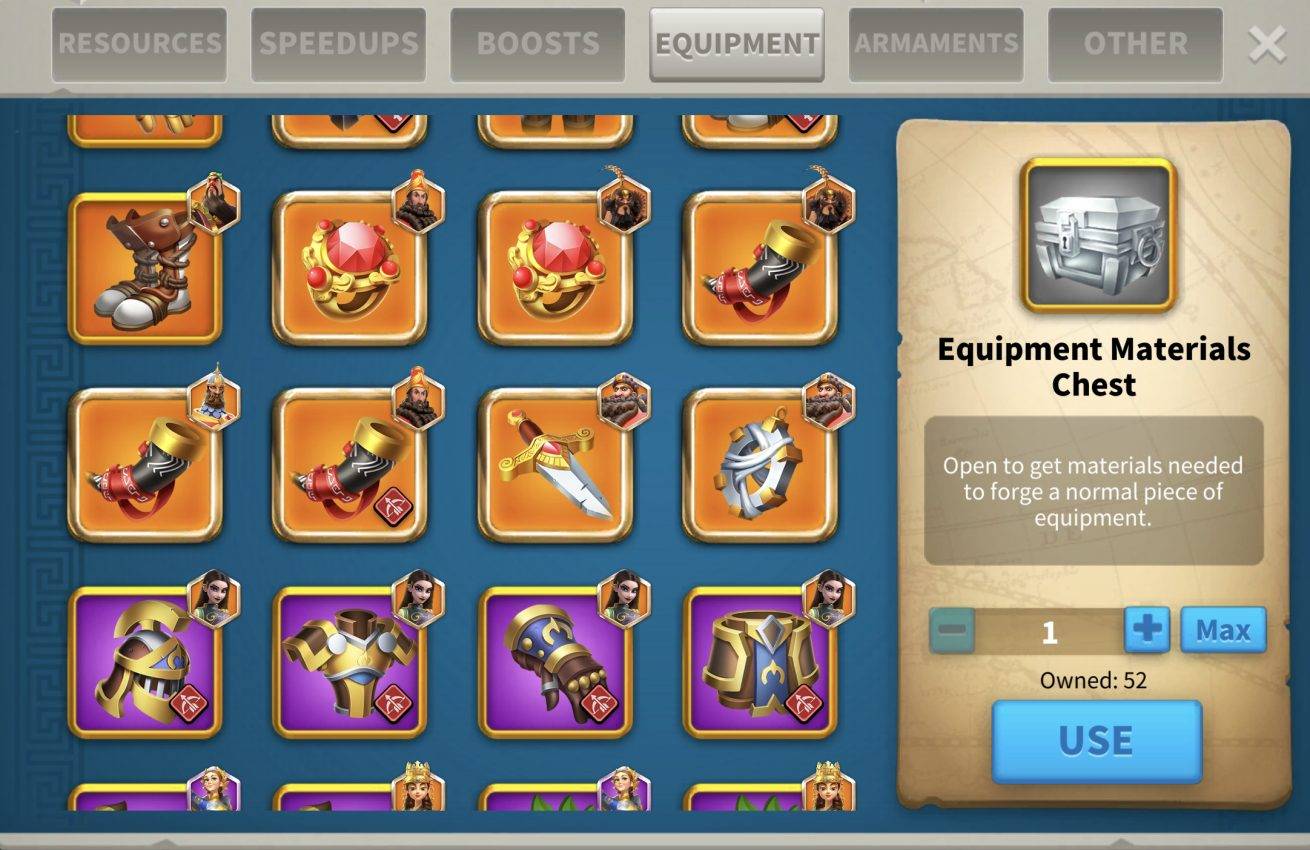Pick the purple gold helmet item
Screen dimensions: 1310x850
click(145, 662)
